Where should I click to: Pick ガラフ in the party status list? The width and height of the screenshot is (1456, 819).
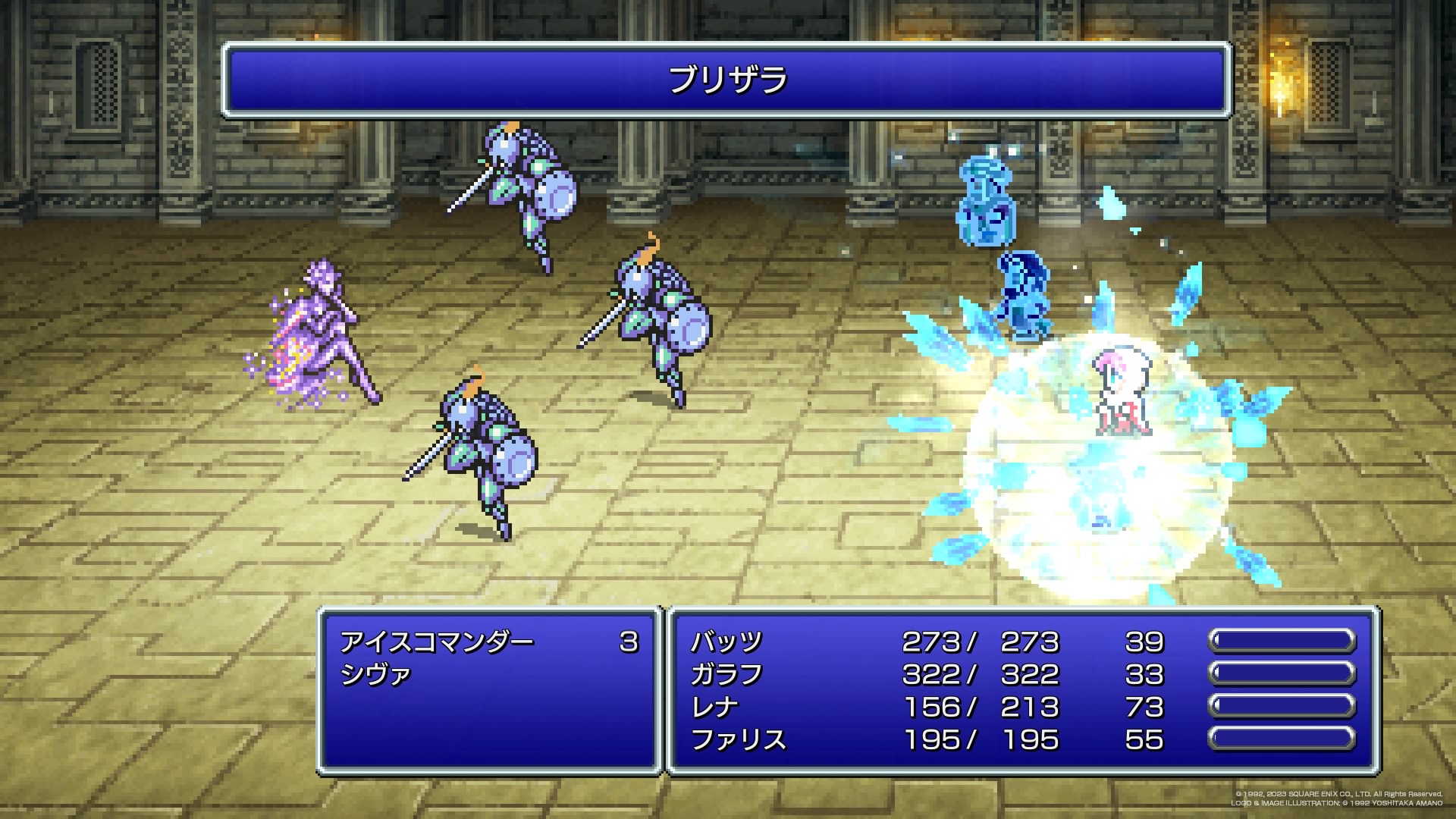pyautogui.click(x=726, y=675)
